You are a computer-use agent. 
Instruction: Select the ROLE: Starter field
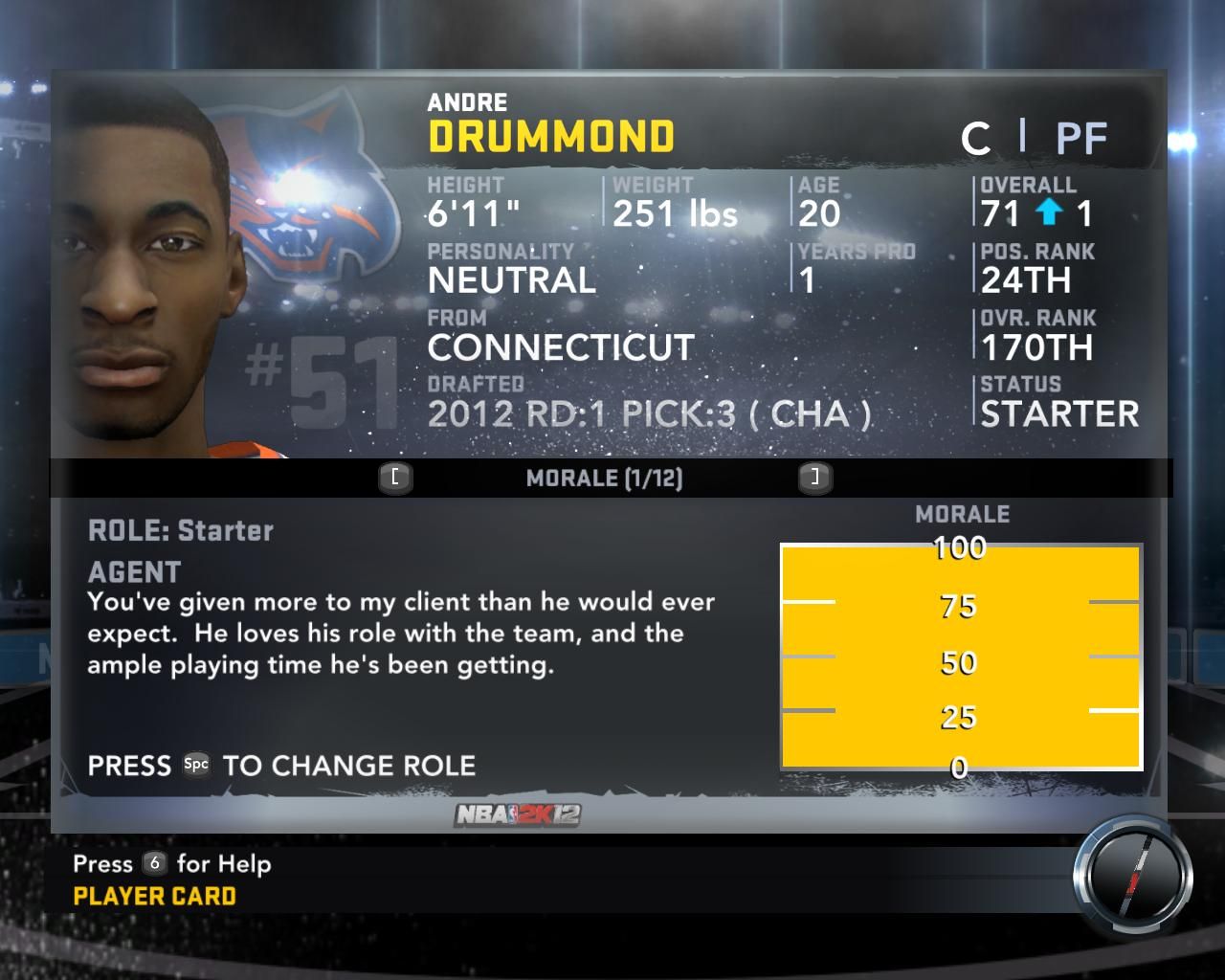click(181, 530)
